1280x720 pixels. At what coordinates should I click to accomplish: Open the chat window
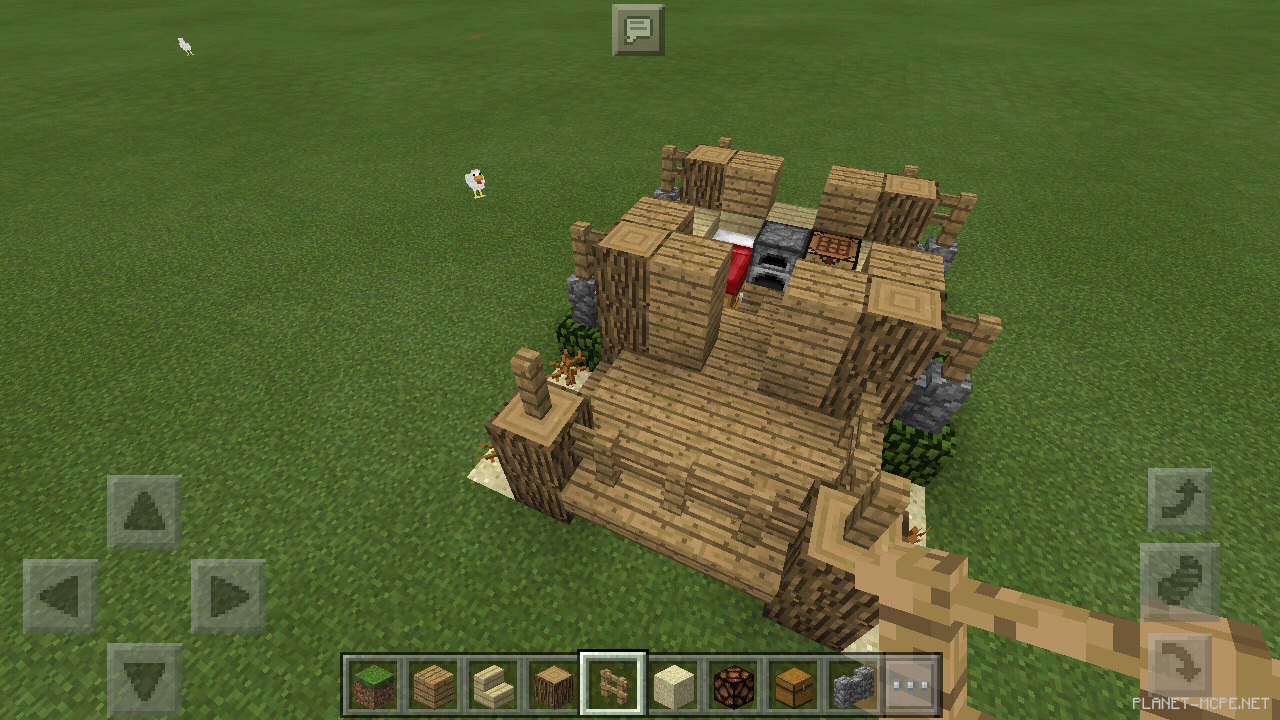(x=637, y=29)
